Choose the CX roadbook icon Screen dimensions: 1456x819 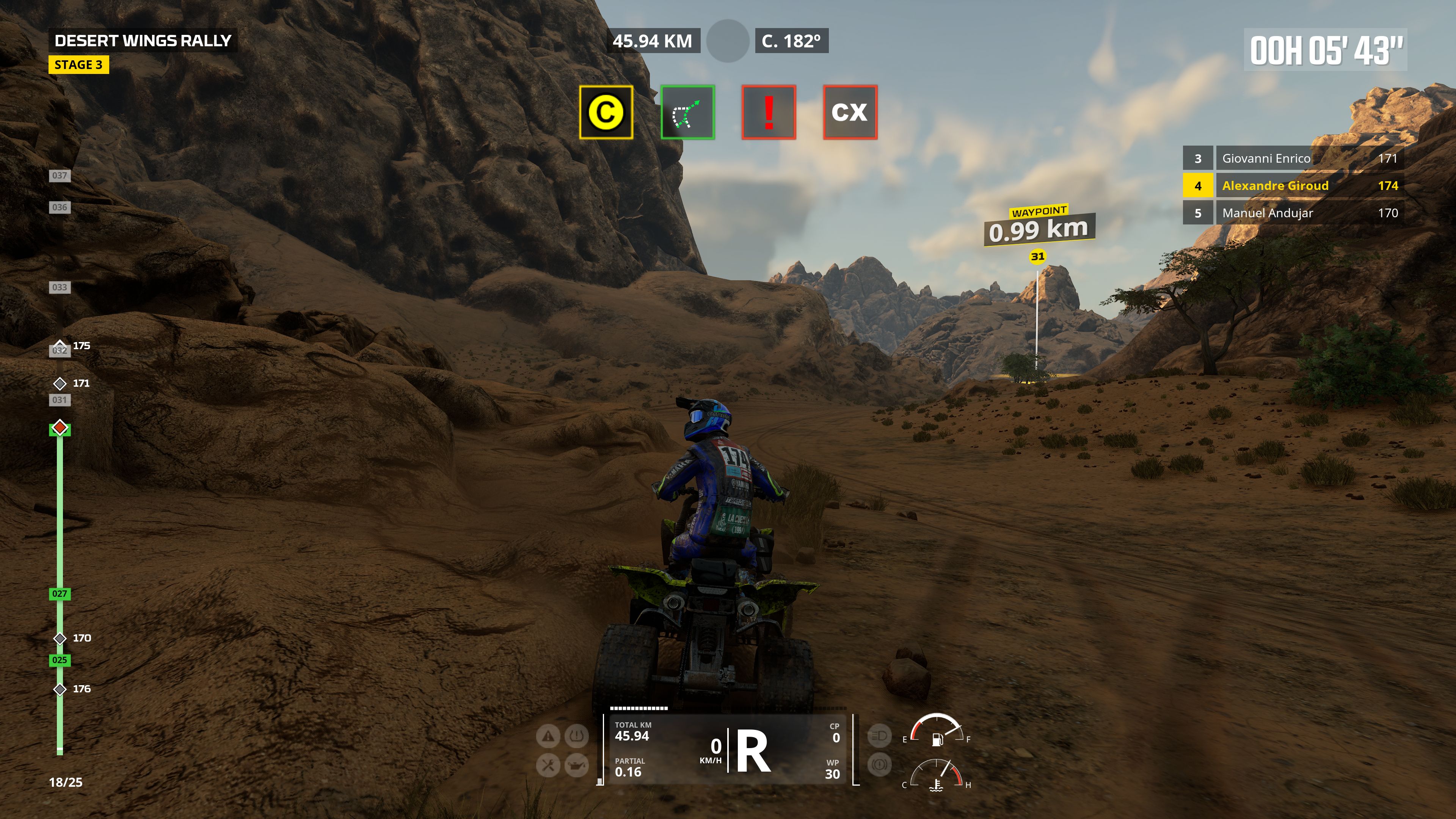(x=849, y=113)
